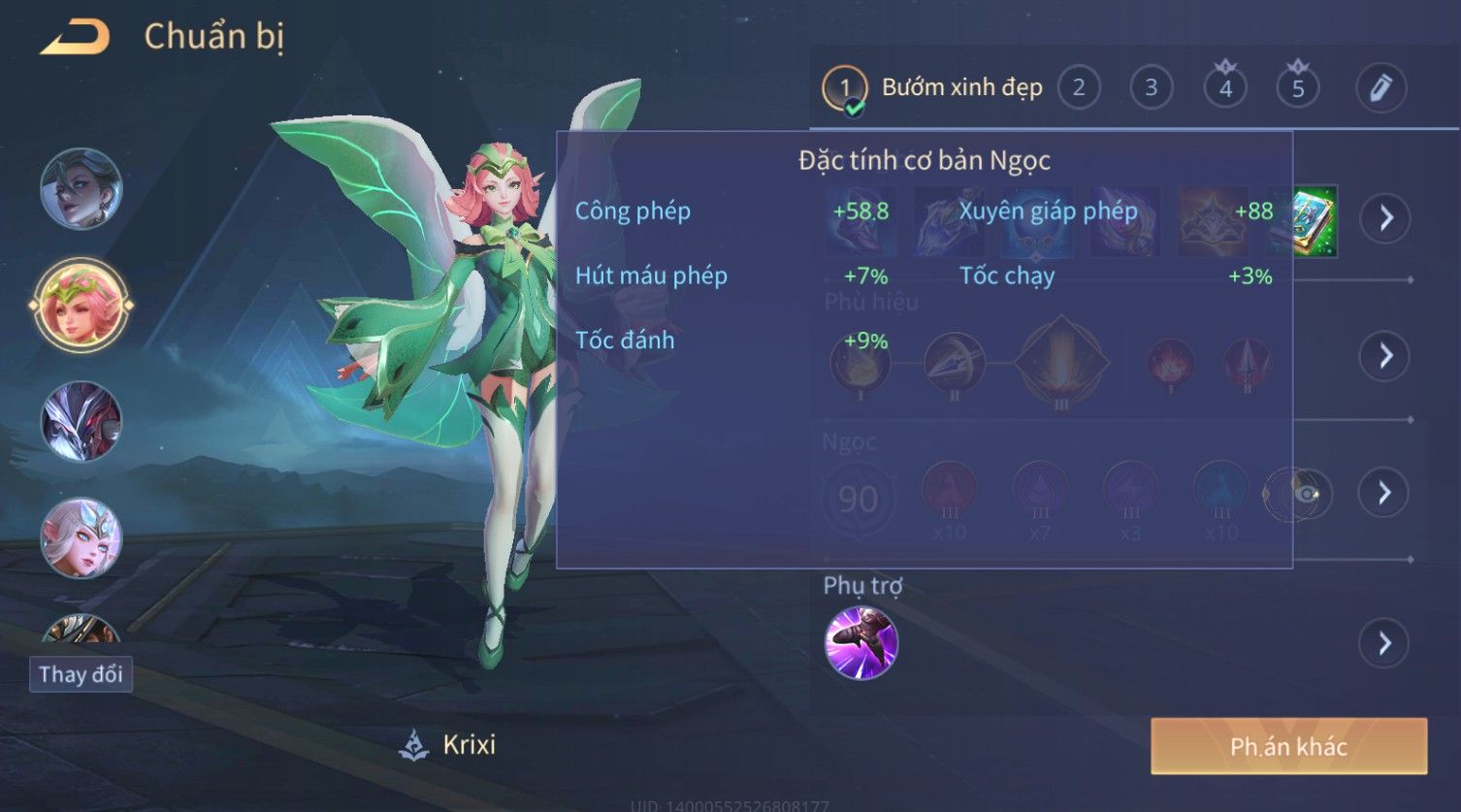Click the Phương án khác button
Viewport: 1461px width, 812px height.
pos(1288,746)
